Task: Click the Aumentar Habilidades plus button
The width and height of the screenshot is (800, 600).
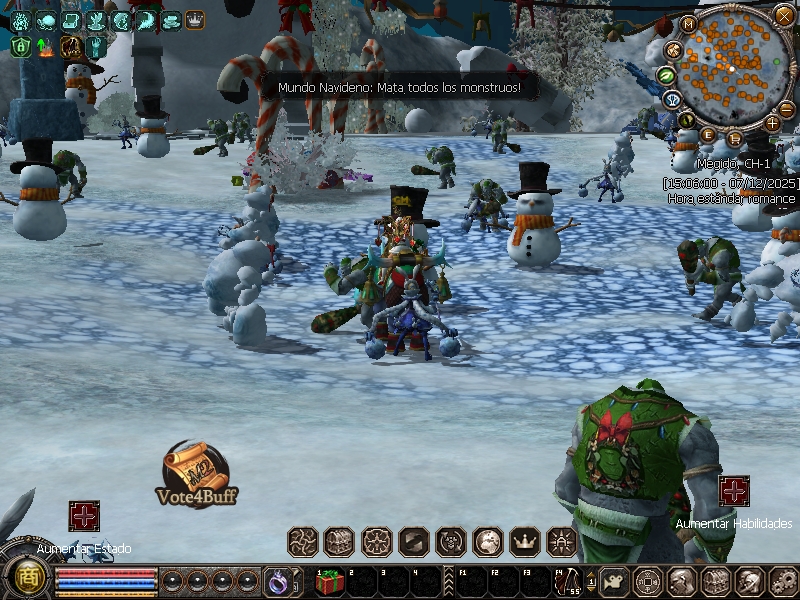Action: [x=734, y=491]
